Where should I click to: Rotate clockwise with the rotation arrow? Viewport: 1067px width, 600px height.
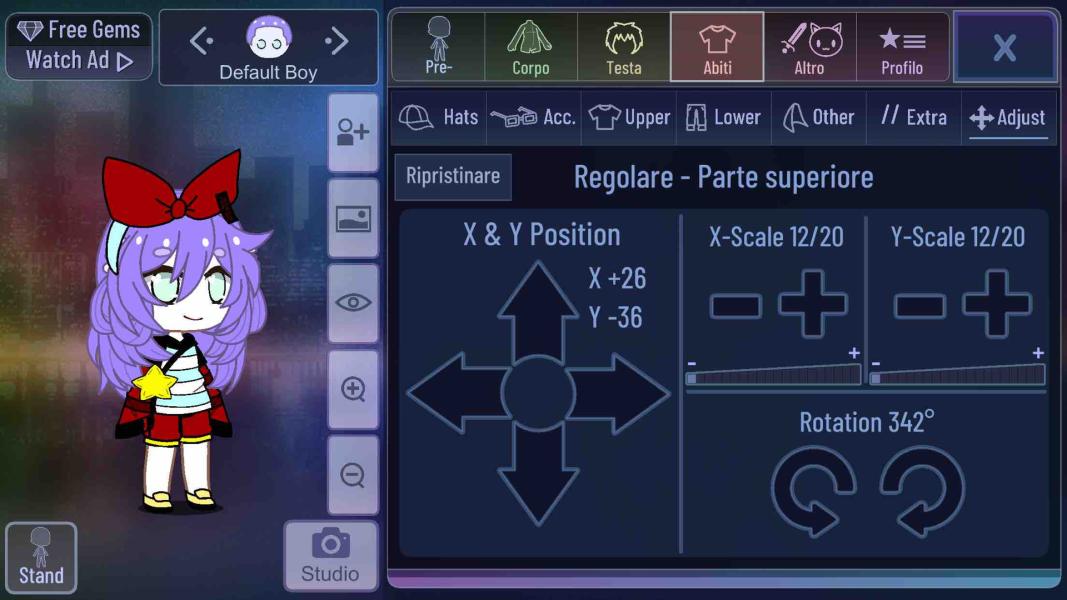[x=921, y=490]
